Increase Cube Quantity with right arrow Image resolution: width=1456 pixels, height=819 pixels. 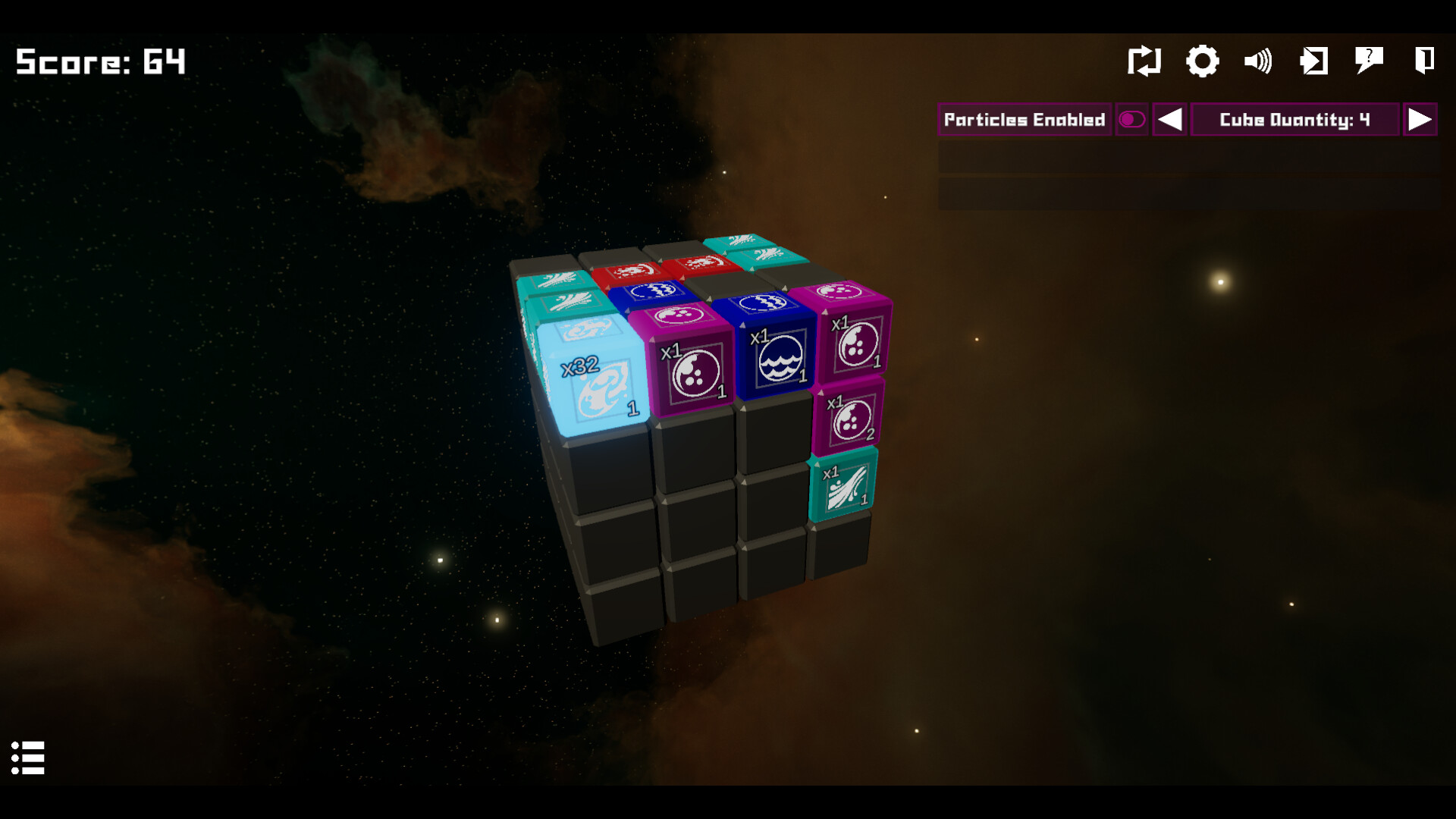point(1420,119)
